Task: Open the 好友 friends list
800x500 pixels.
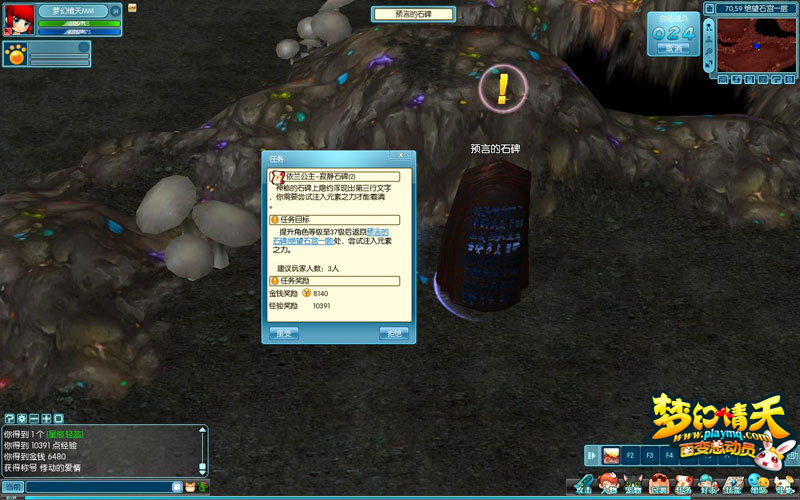Action: click(708, 485)
